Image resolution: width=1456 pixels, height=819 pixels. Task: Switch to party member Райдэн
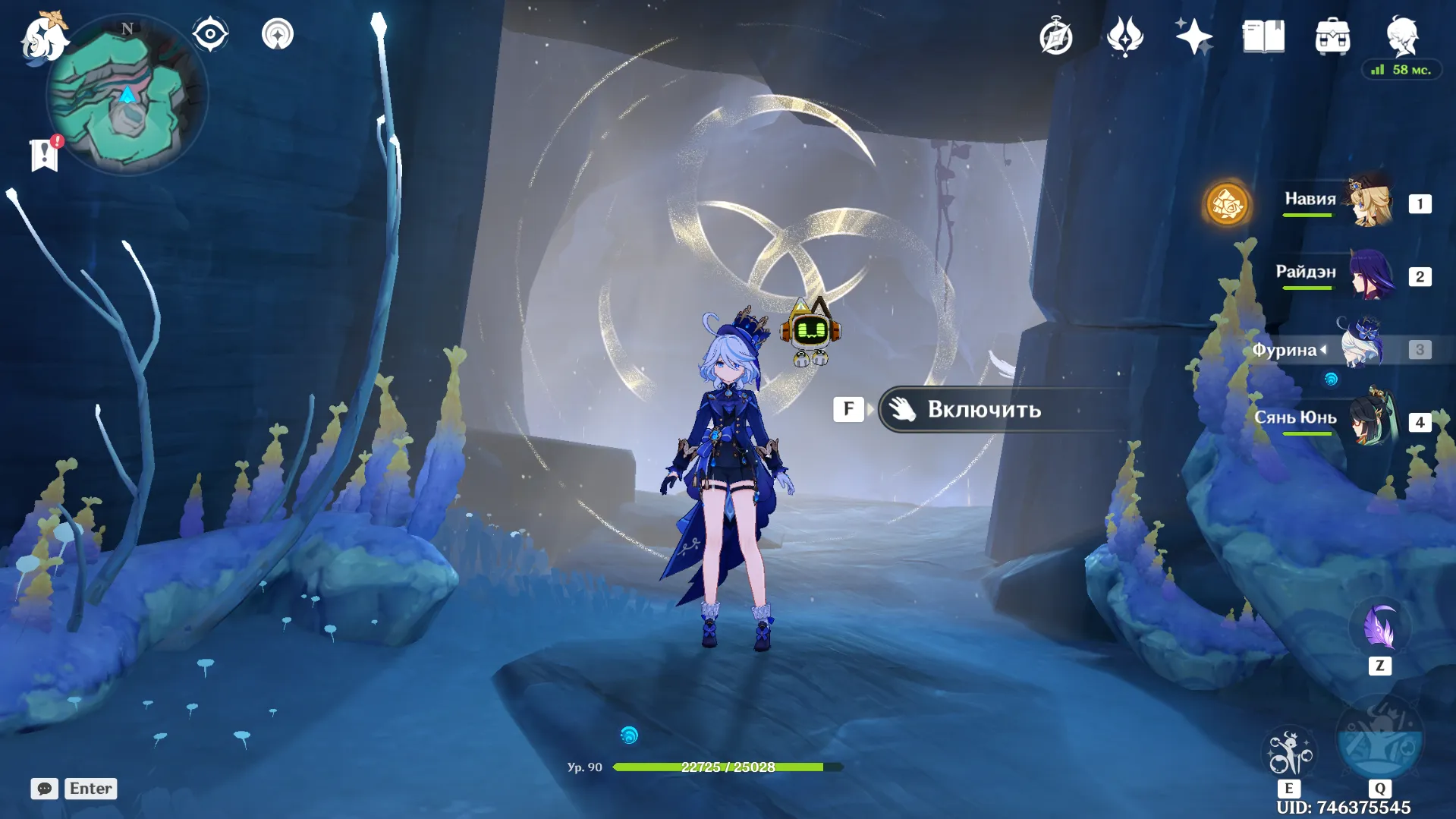click(x=1370, y=276)
